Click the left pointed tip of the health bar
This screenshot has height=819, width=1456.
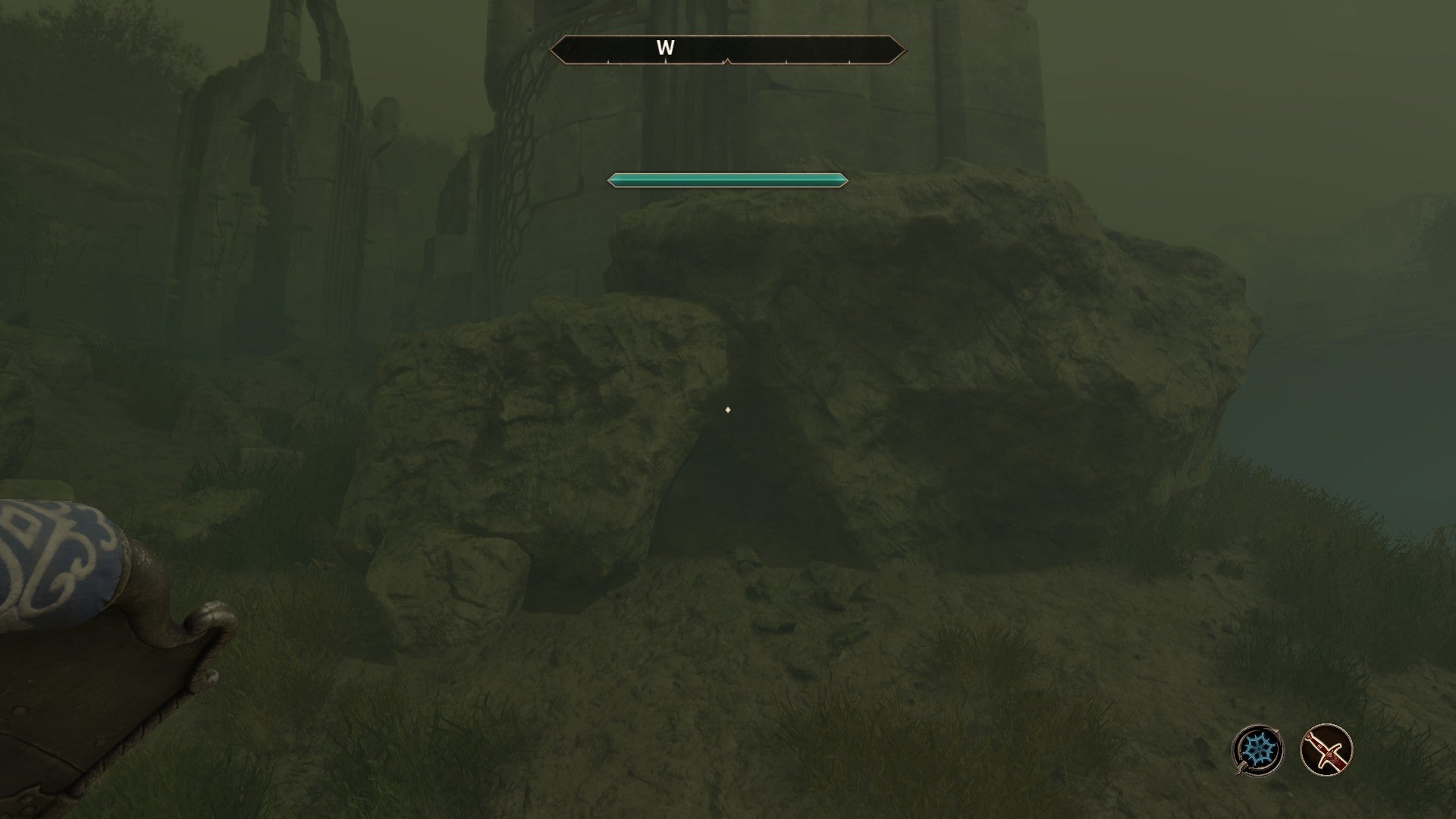pos(609,181)
